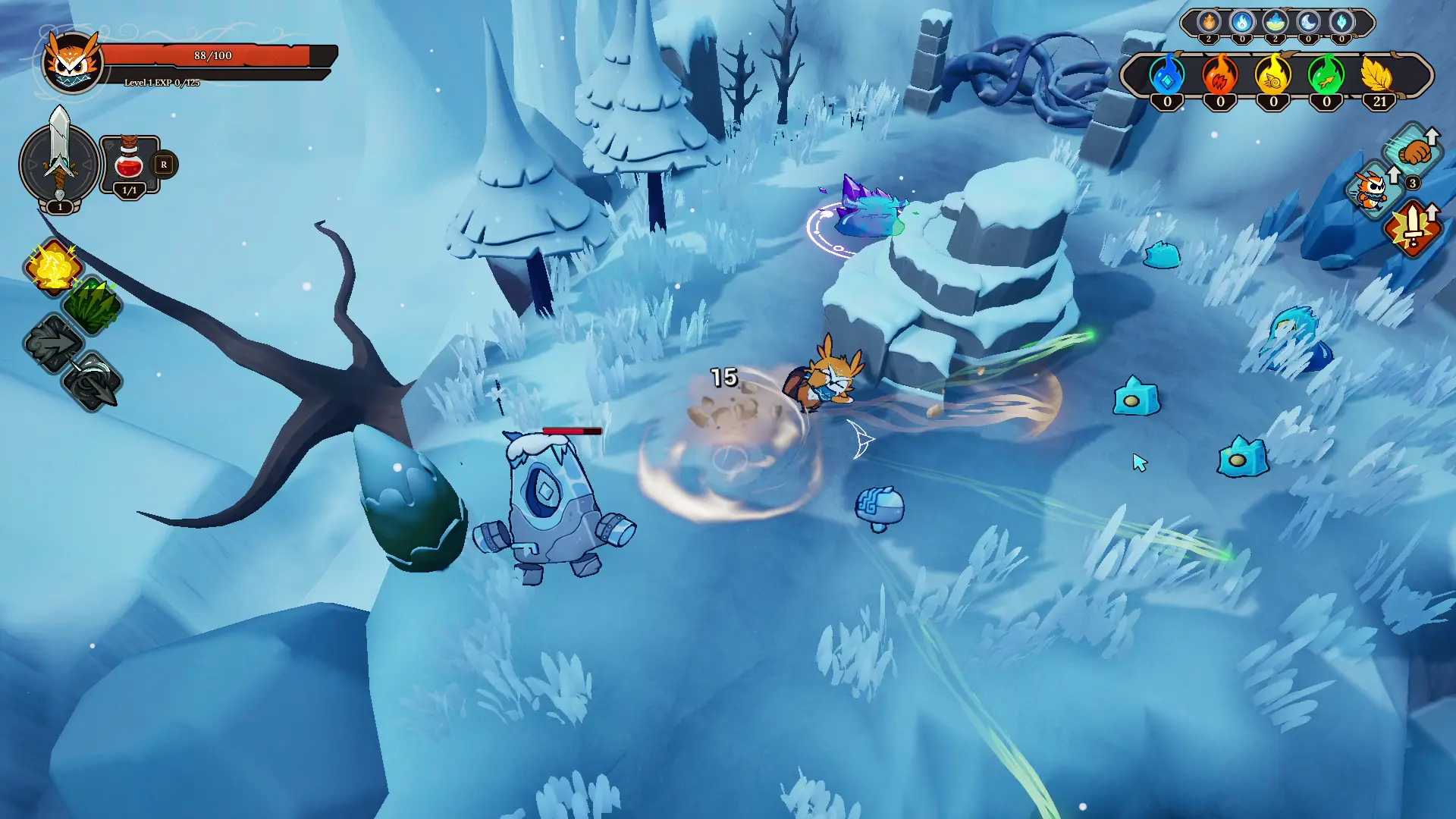The image size is (1456, 819).
Task: Select the greyed-out swirling arrow ability
Action: pyautogui.click(x=93, y=382)
